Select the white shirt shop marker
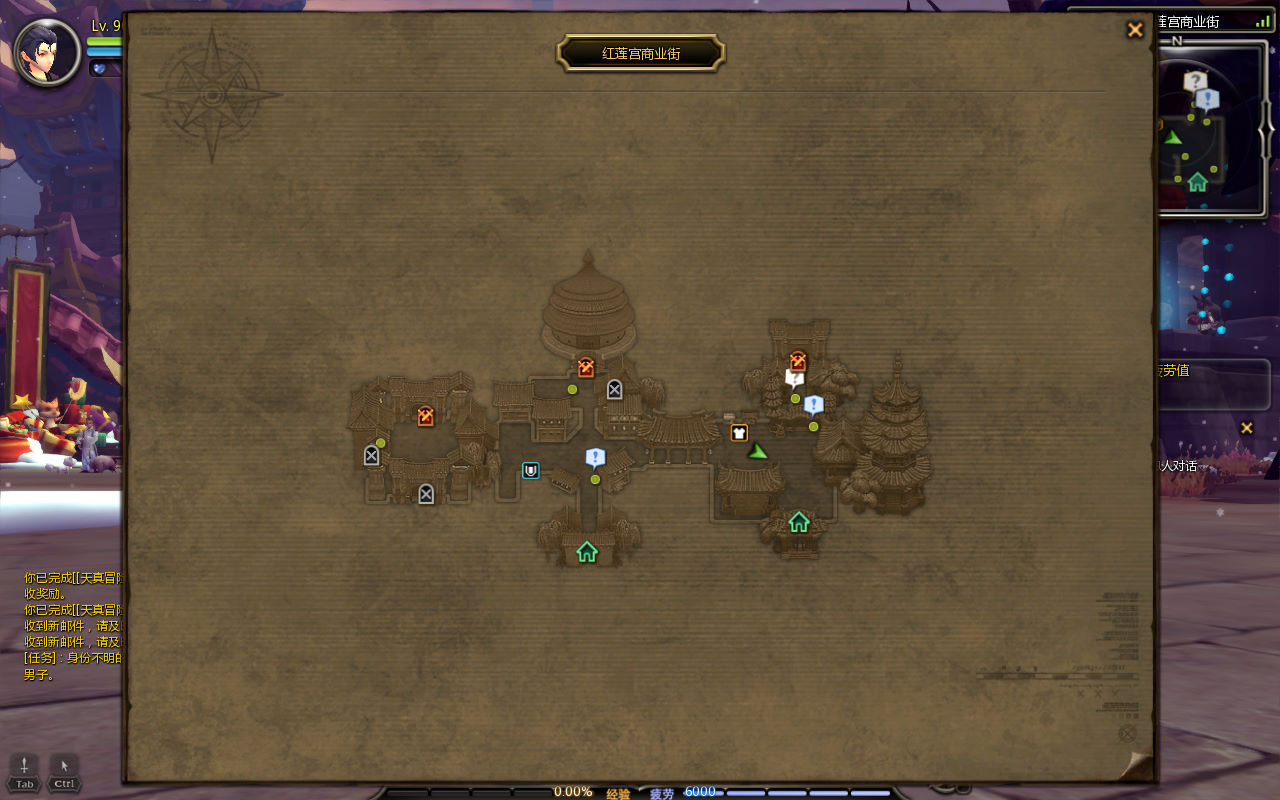The image size is (1280, 800). coord(739,433)
